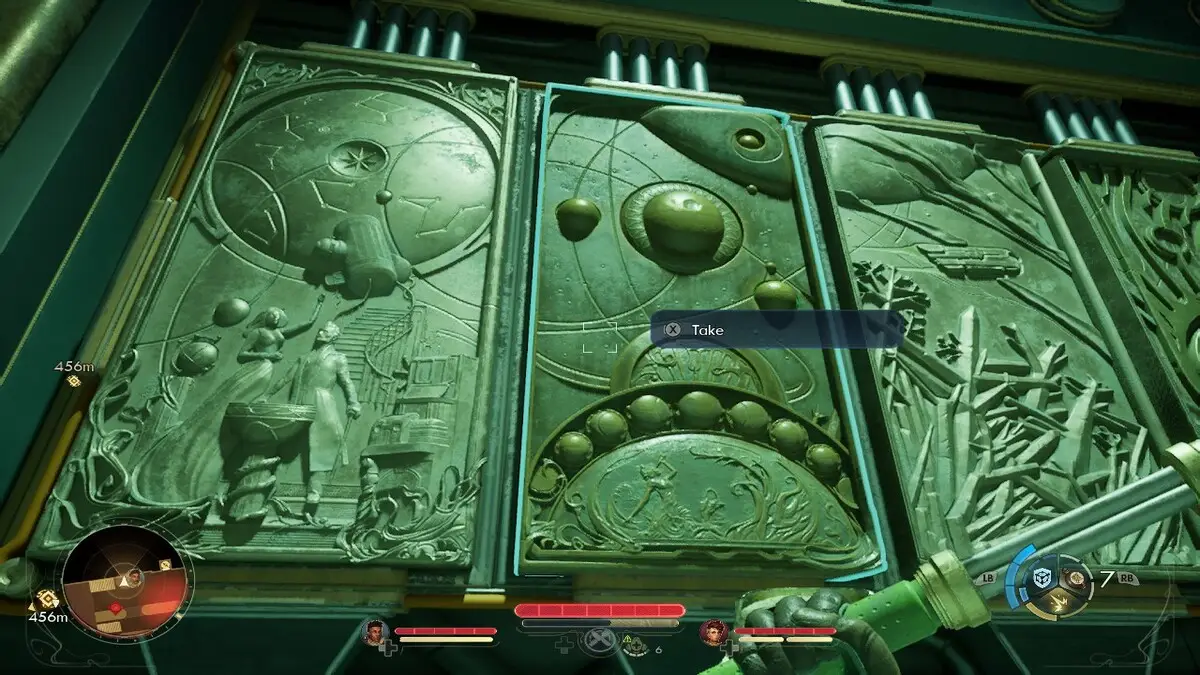Select the Take prompt for the panel
Screen dimensions: 1200x675
pos(706,330)
